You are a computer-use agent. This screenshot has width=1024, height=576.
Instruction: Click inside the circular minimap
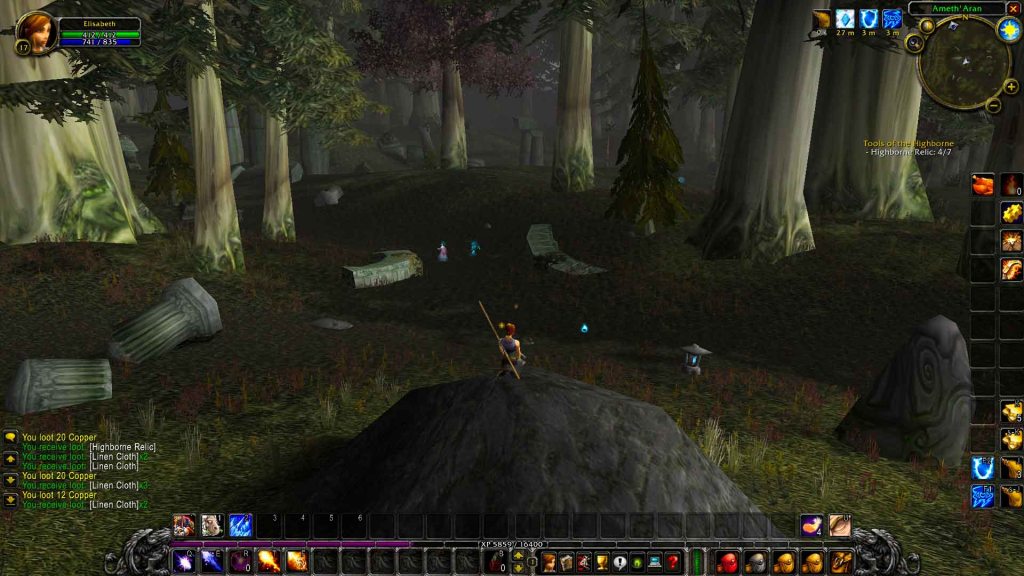pyautogui.click(x=963, y=64)
